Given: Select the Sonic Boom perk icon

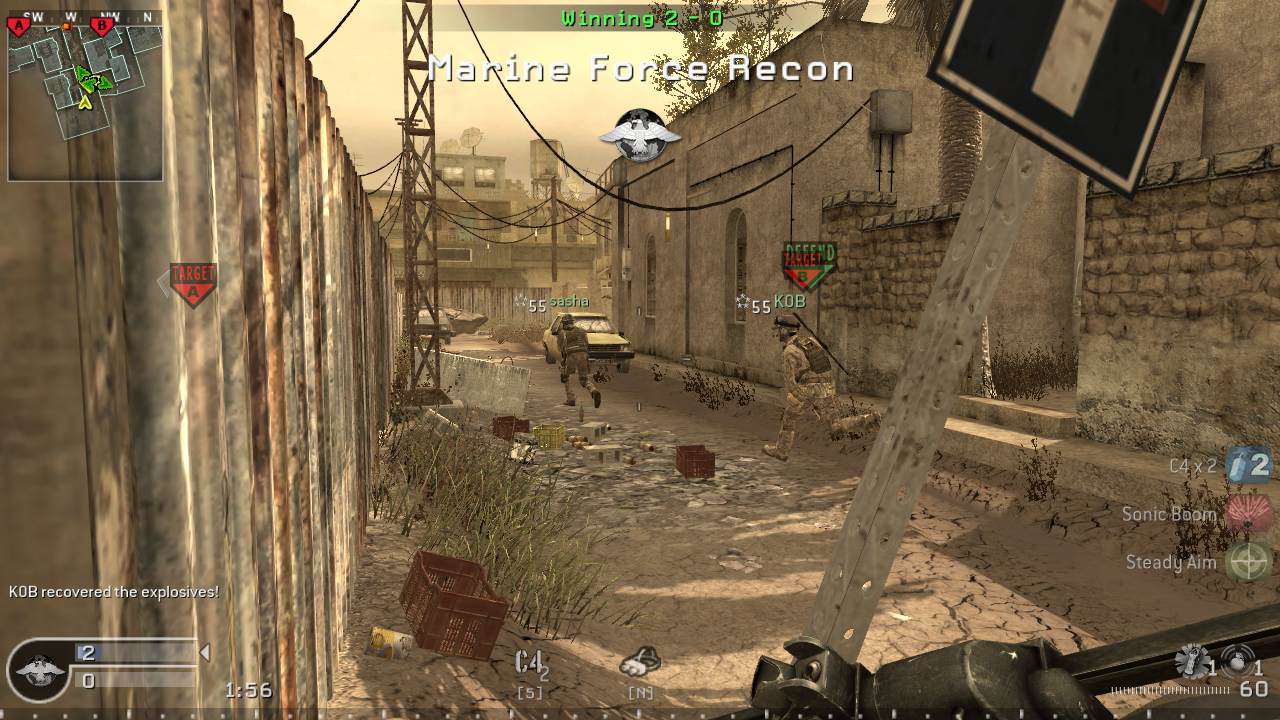Looking at the screenshot, I should pos(1247,513).
